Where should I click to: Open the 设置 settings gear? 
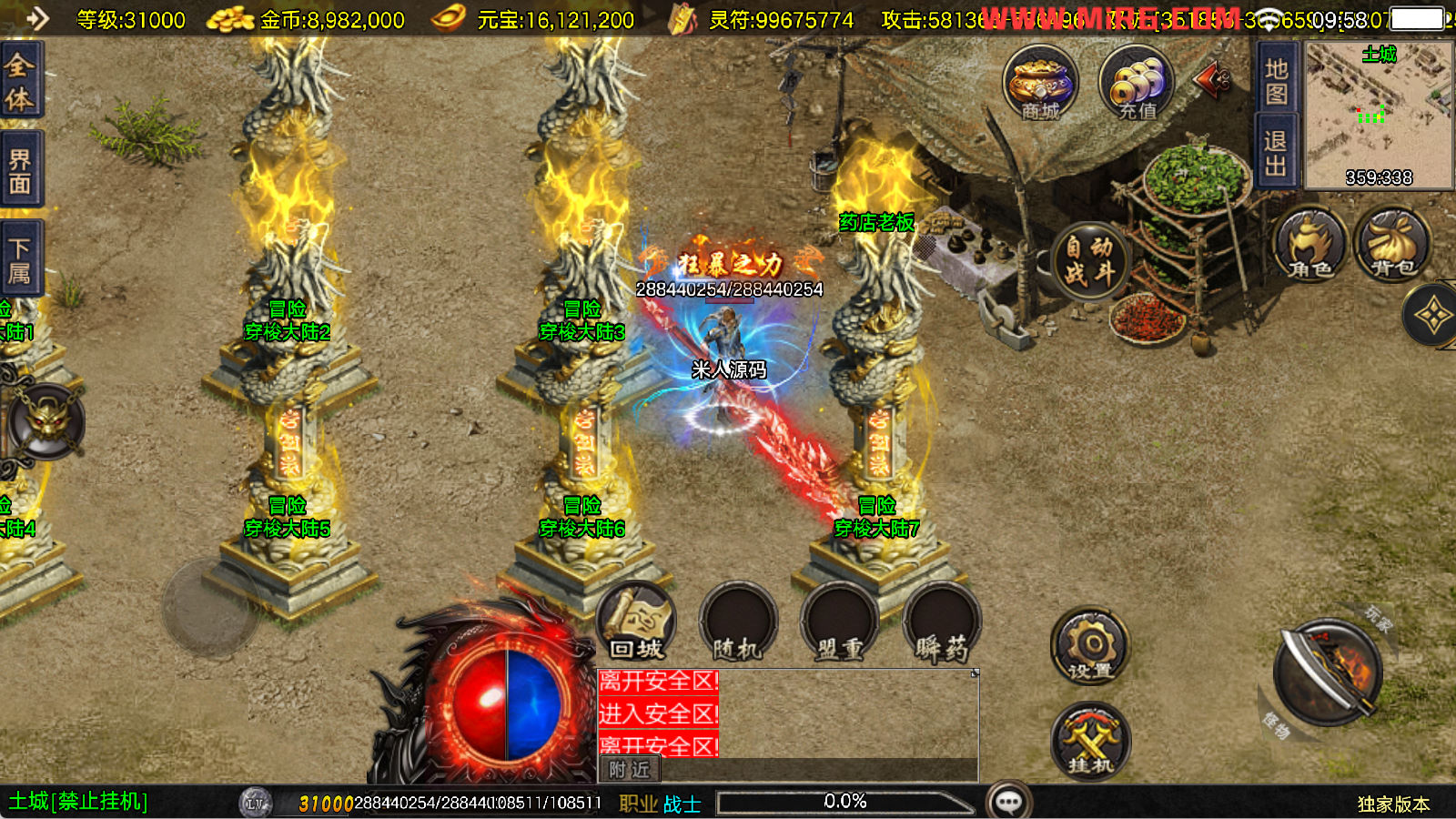pyautogui.click(x=1090, y=648)
